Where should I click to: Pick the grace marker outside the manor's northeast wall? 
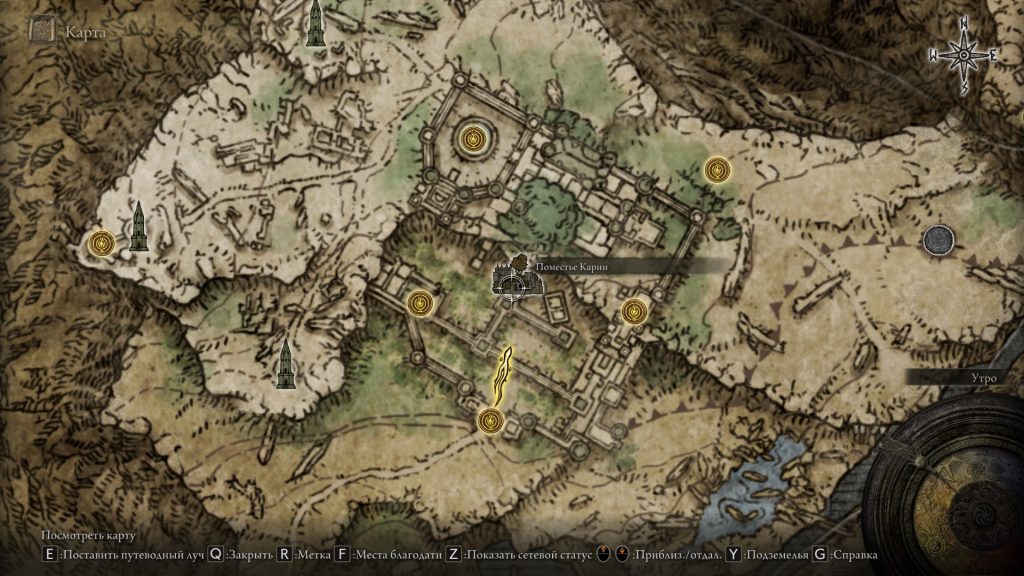click(x=716, y=170)
